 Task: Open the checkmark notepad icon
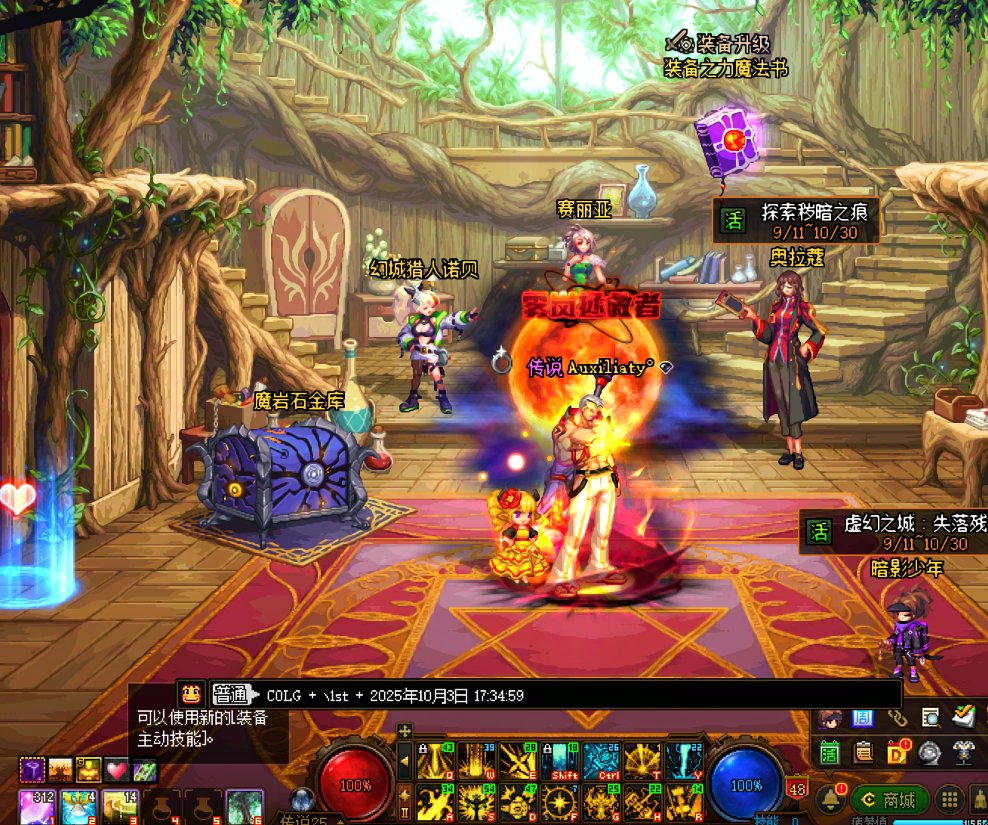tap(964, 717)
